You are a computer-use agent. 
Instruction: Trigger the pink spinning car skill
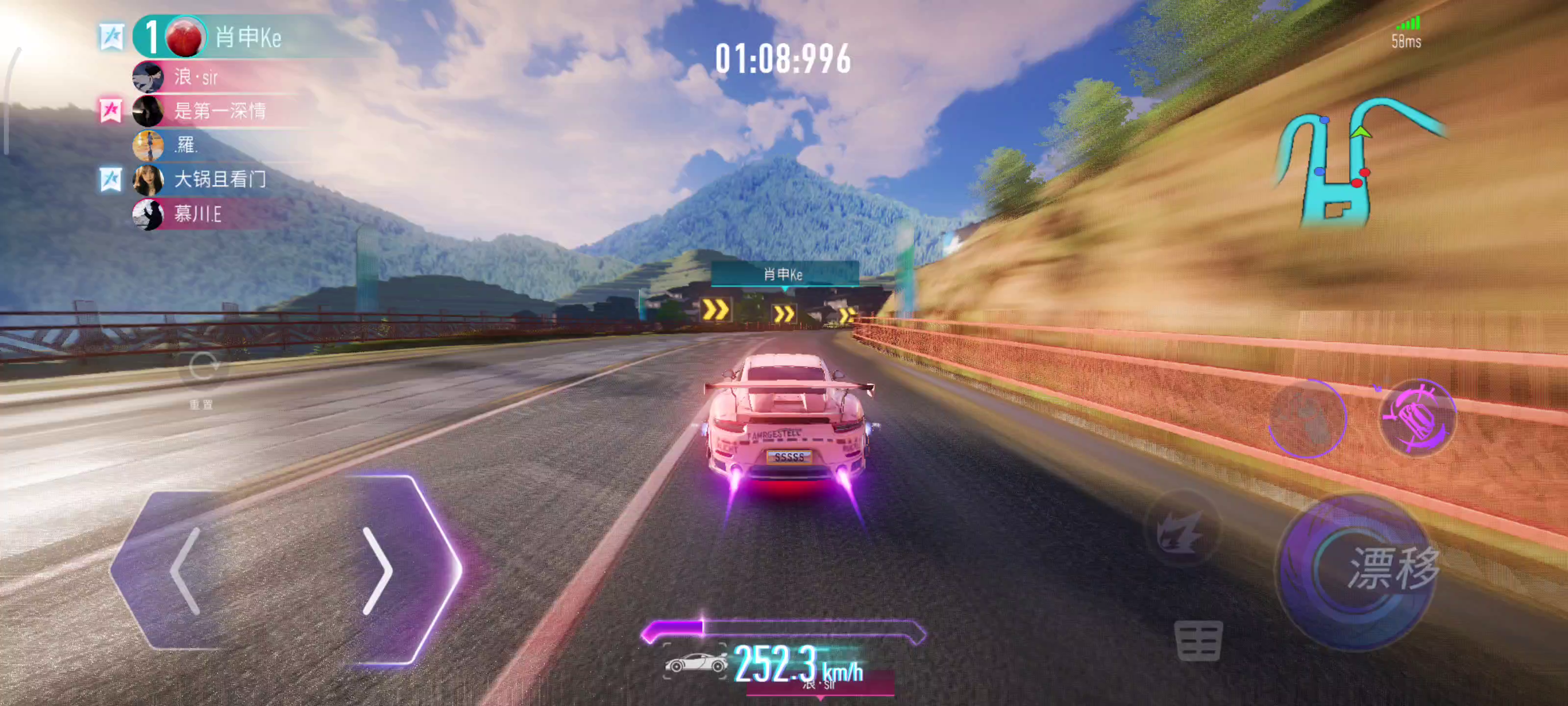point(1417,418)
